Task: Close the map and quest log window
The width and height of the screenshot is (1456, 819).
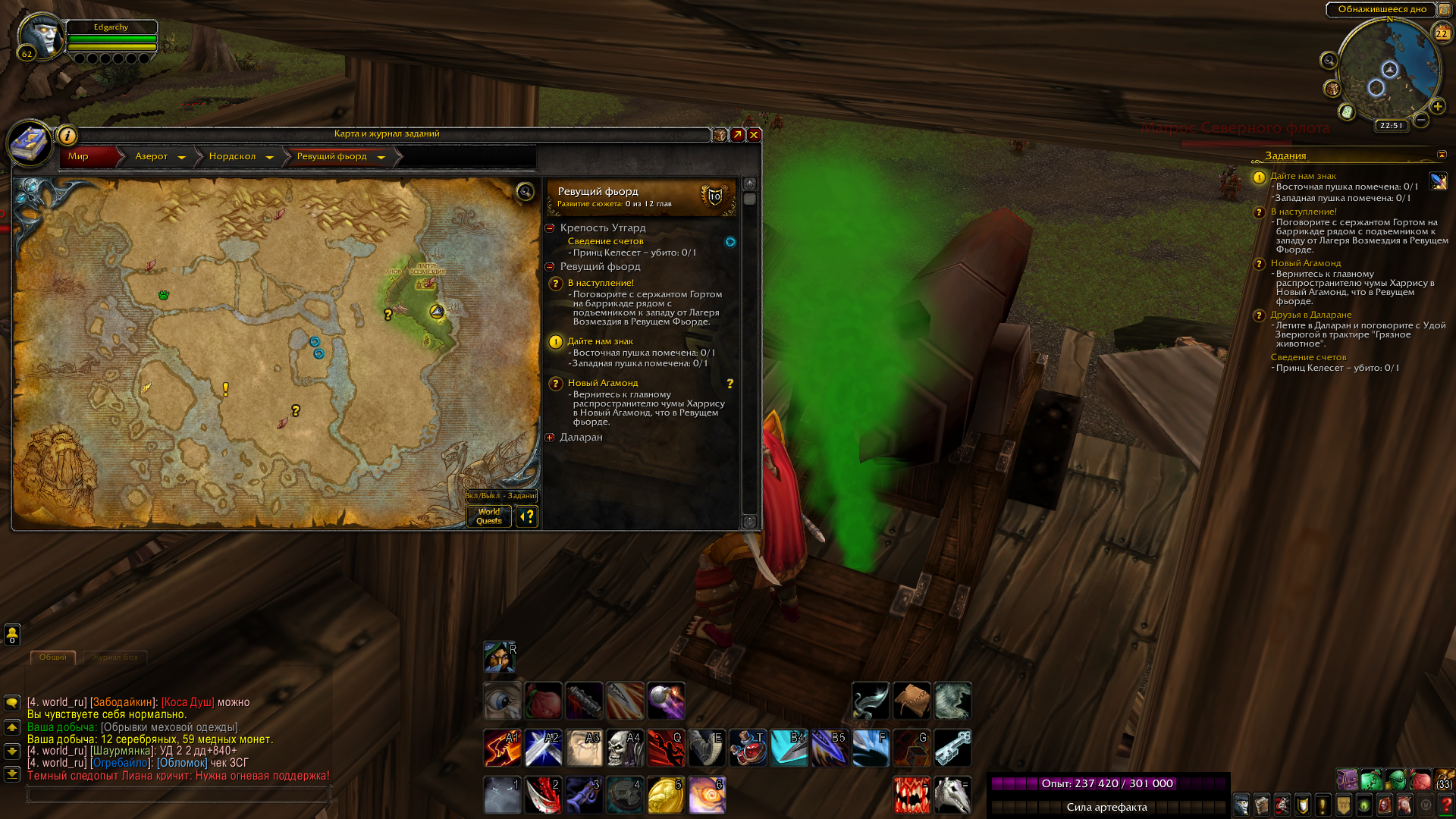Action: pos(754,135)
